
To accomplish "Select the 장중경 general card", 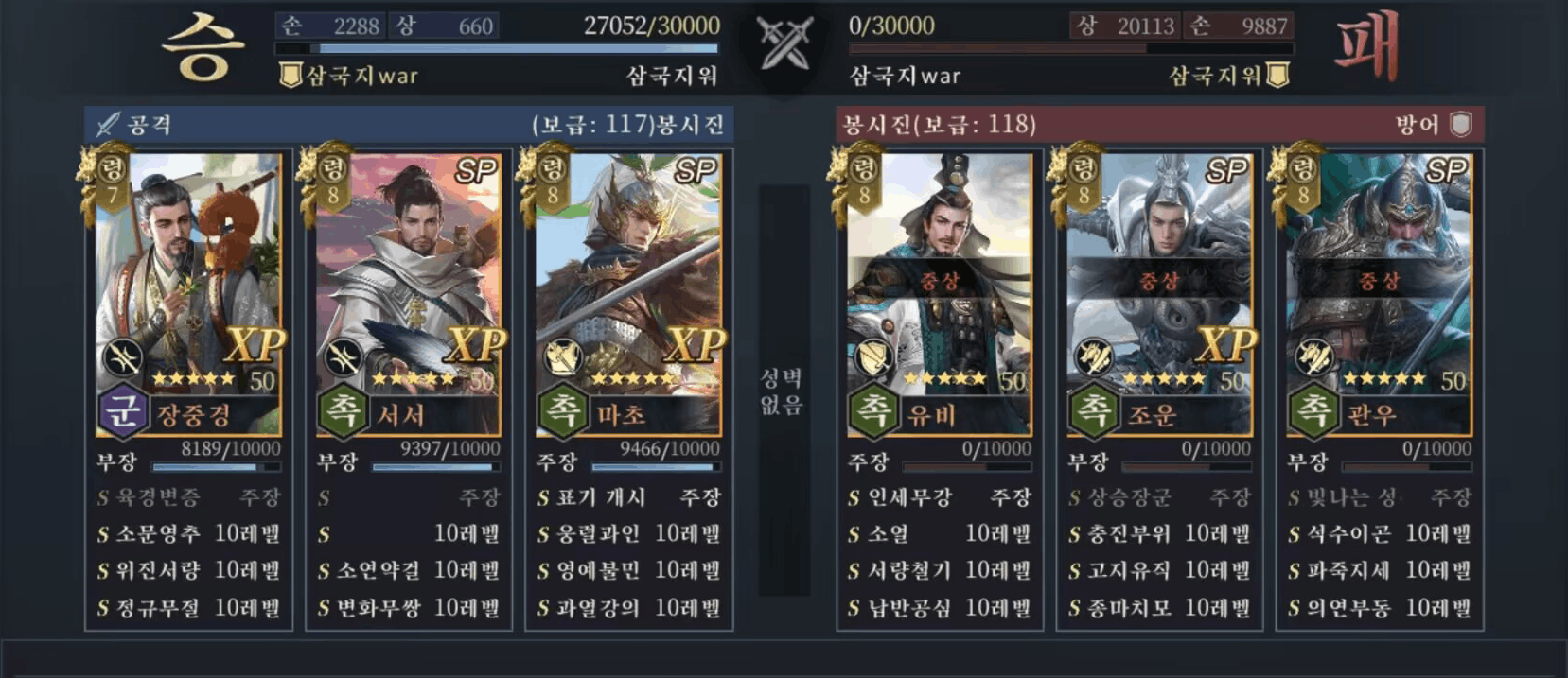I will [188, 284].
